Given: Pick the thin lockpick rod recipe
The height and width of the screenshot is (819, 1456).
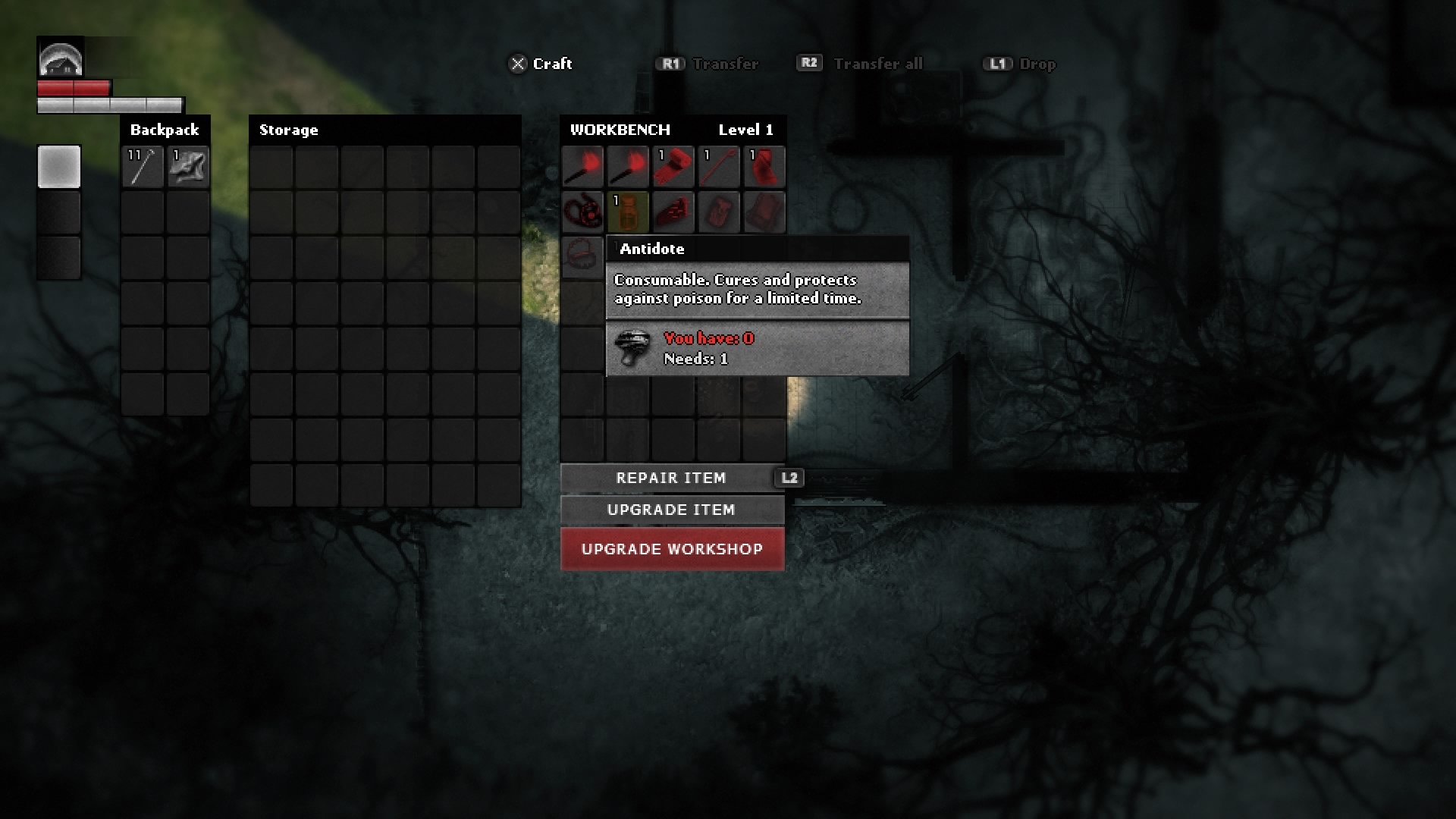Looking at the screenshot, I should (719, 166).
